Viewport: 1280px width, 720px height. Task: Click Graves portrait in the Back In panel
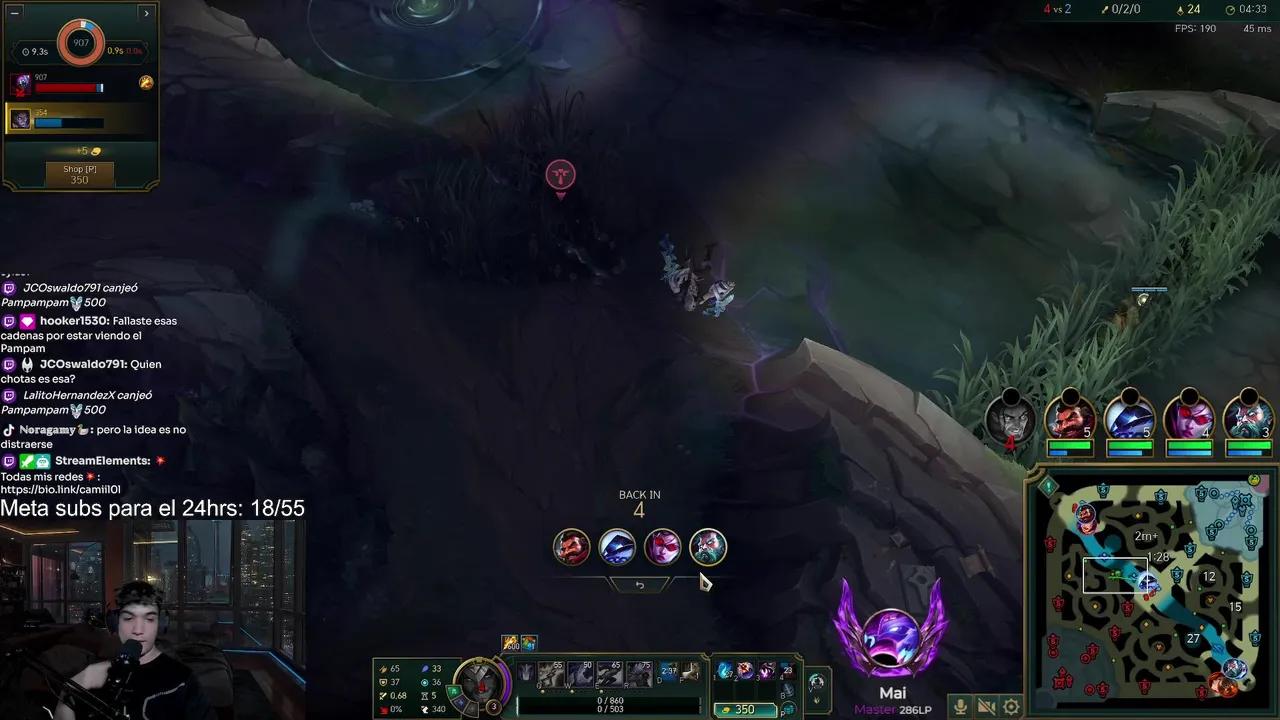click(571, 546)
